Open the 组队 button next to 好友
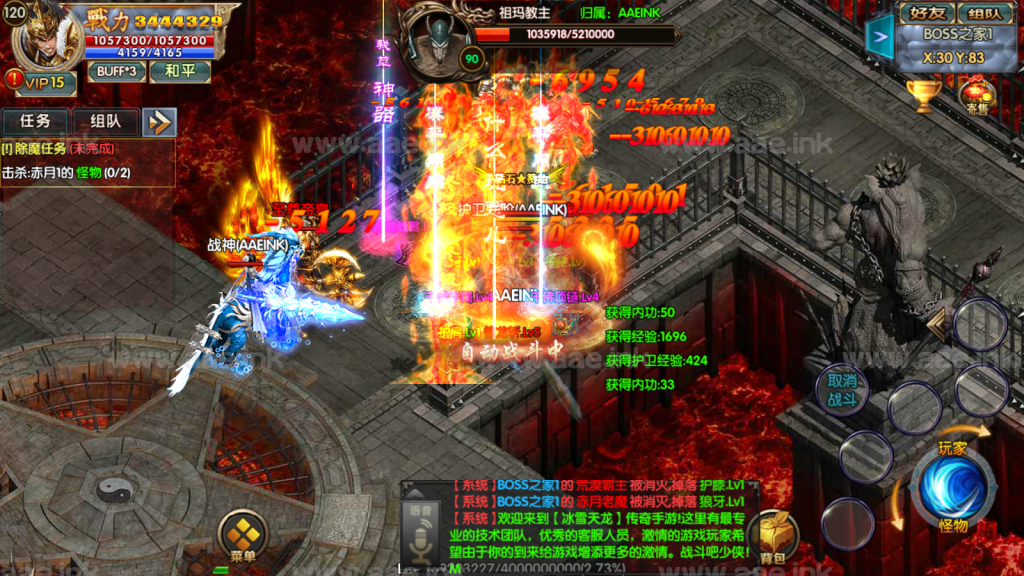Screen dimensions: 1024x576 (985, 14)
